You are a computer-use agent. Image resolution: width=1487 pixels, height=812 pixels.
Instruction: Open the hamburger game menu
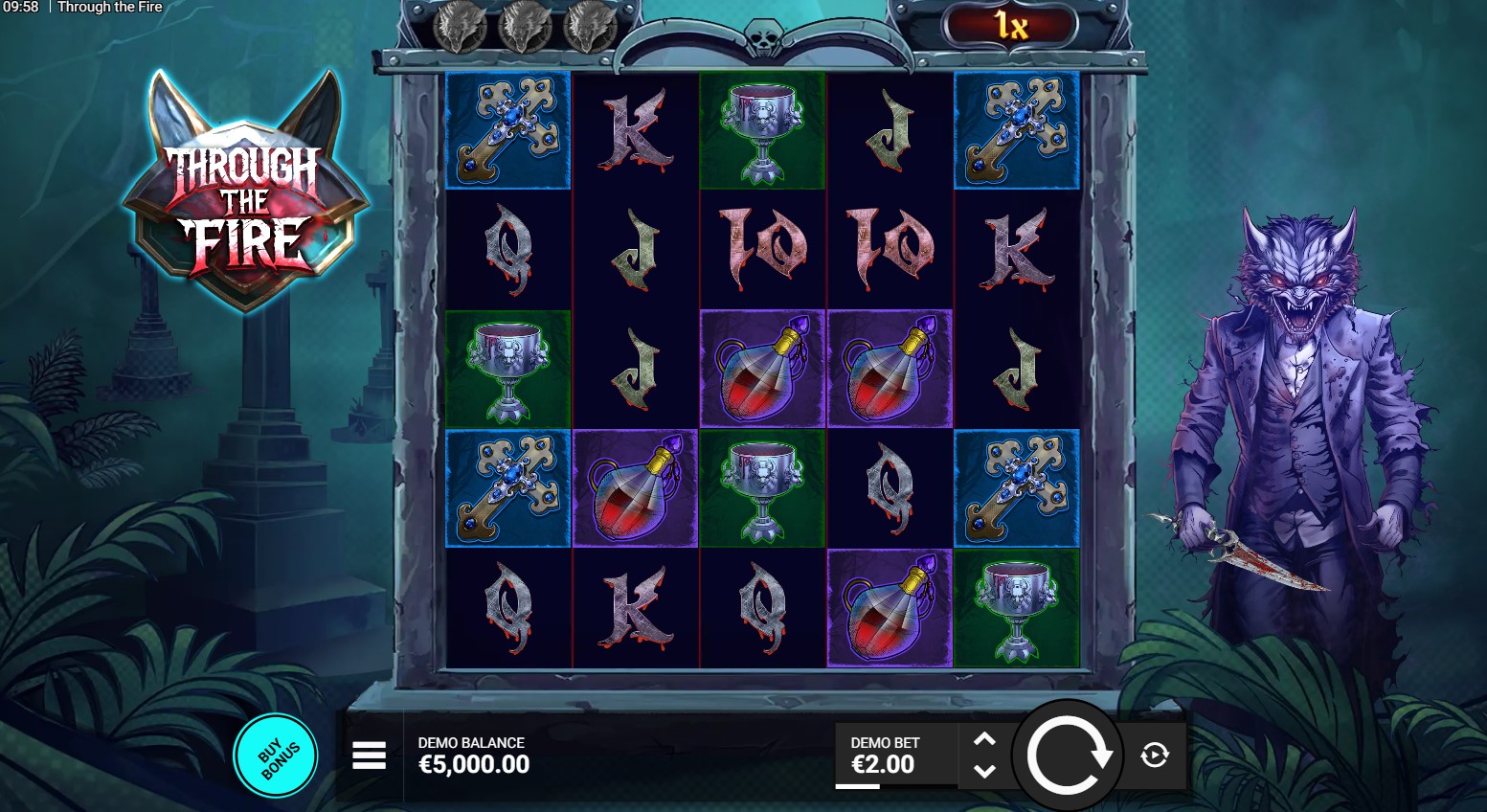coord(369,756)
